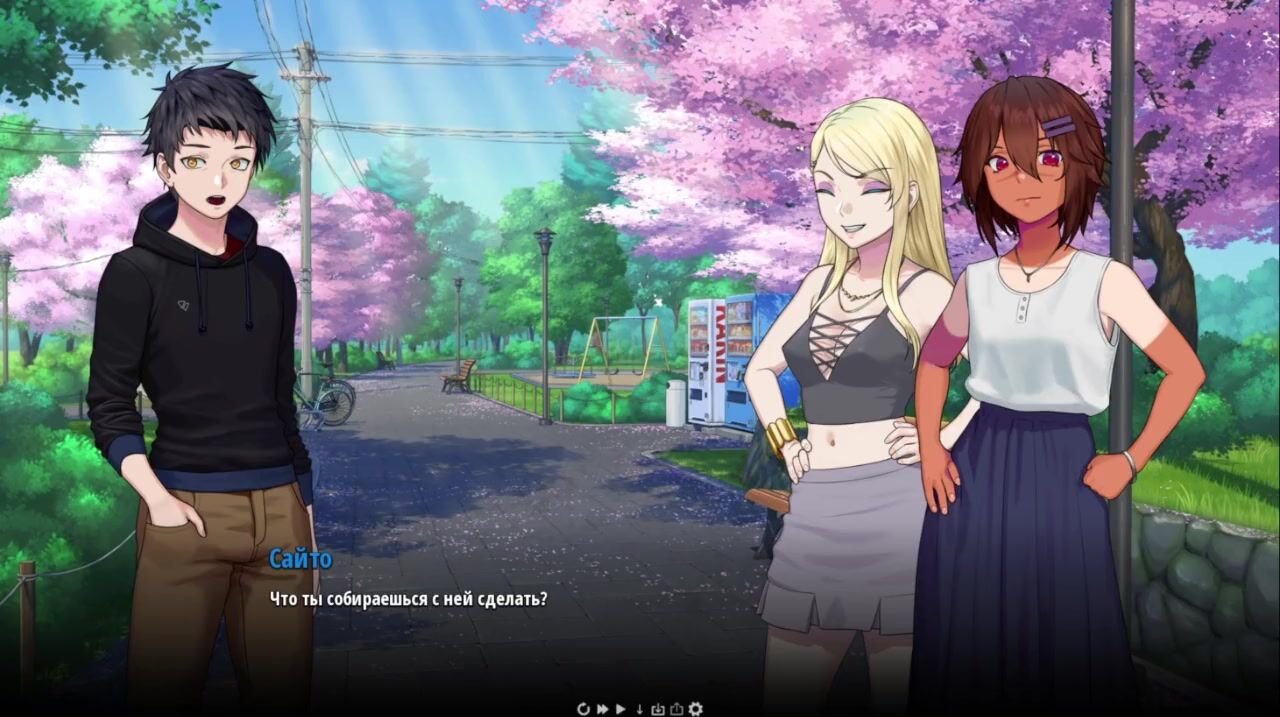Activate the fast-forward skip button
The height and width of the screenshot is (717, 1280).
[603, 709]
